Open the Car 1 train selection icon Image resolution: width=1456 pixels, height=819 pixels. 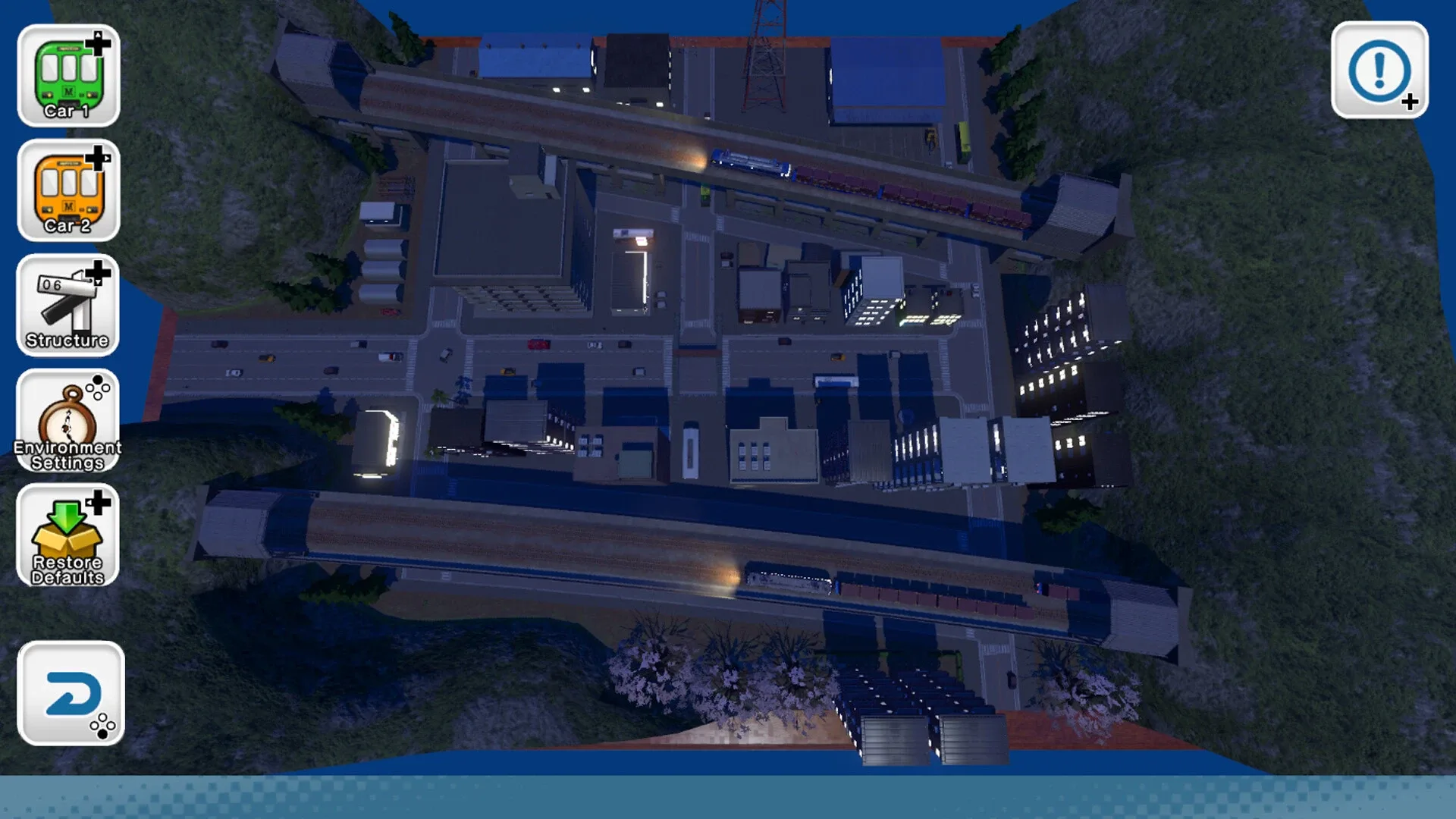(x=68, y=76)
